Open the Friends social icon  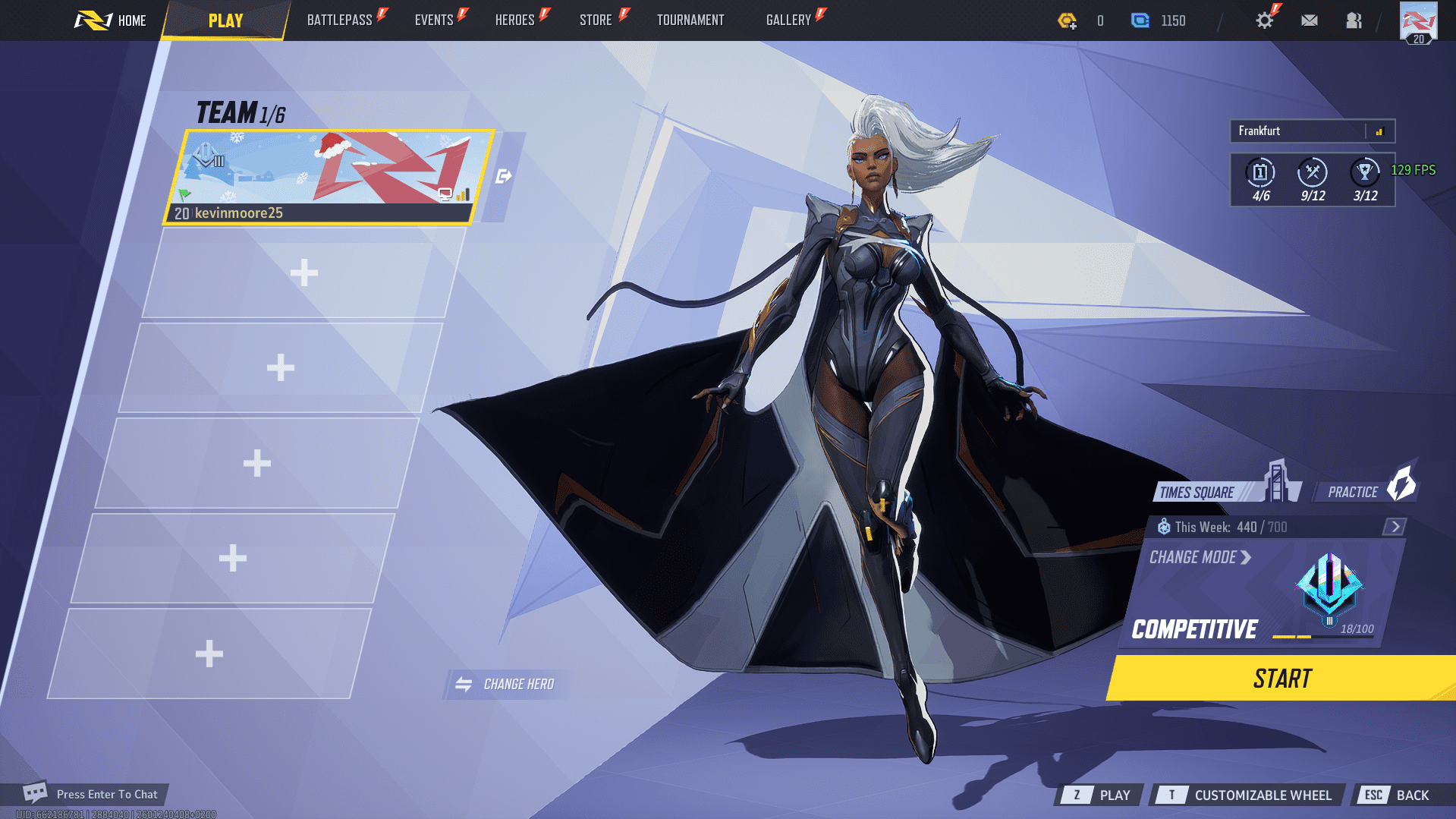point(1354,20)
